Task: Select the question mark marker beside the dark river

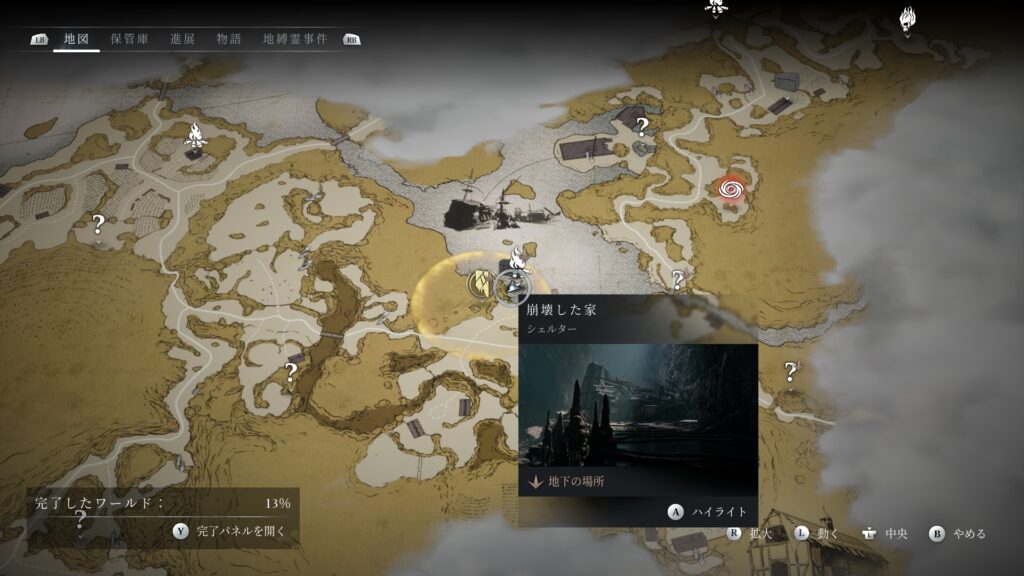Action: click(x=291, y=373)
